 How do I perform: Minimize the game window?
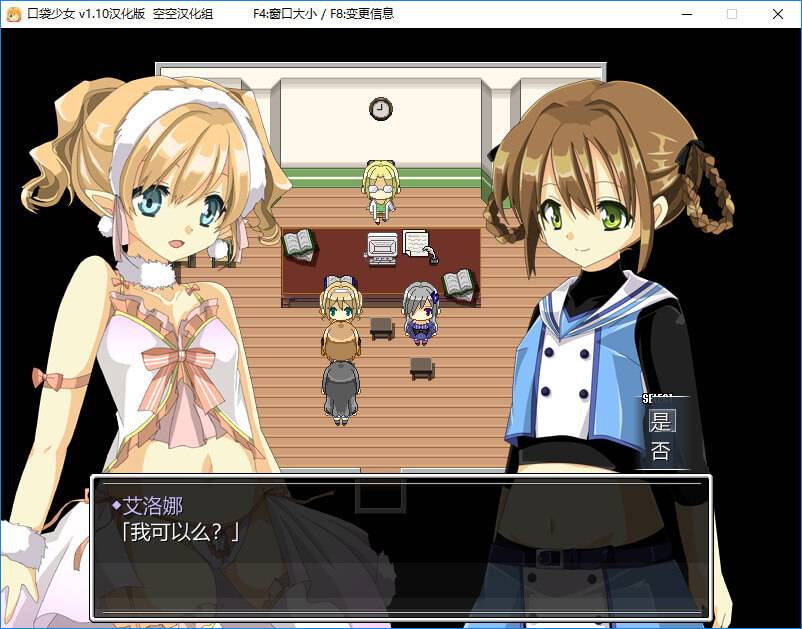coord(686,14)
